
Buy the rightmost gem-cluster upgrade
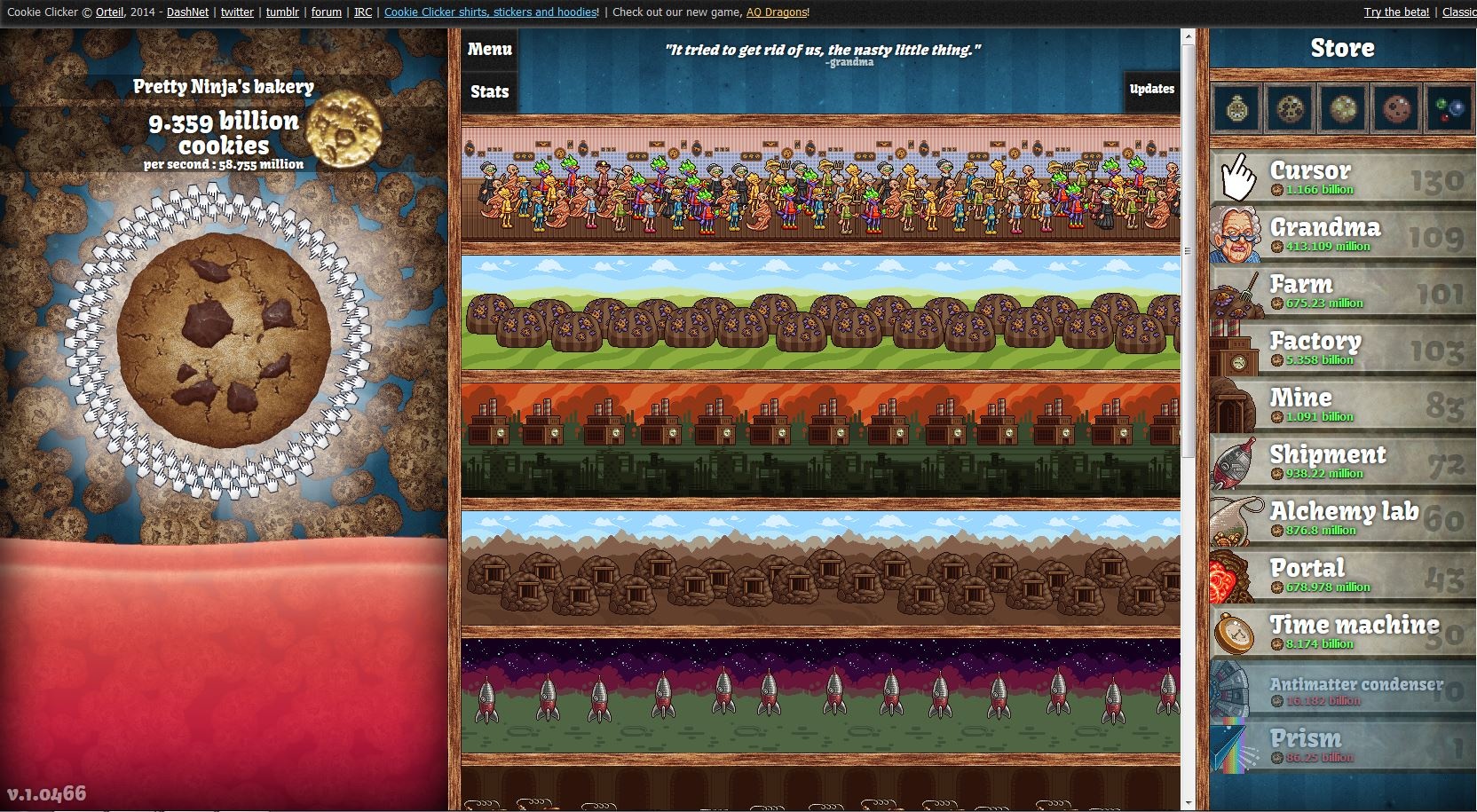(1449, 110)
